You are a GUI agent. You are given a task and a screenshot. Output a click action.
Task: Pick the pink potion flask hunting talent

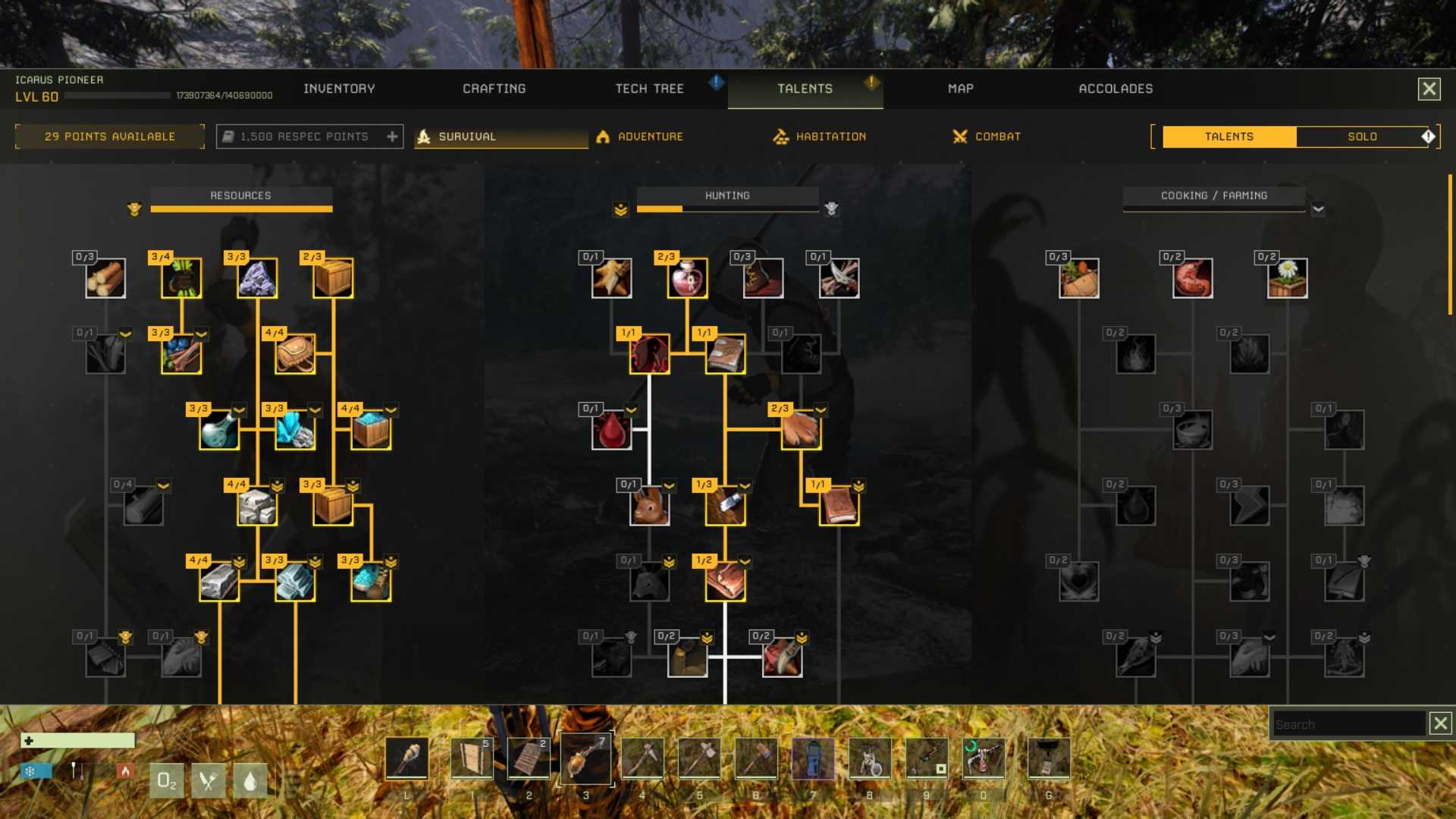[x=688, y=278]
